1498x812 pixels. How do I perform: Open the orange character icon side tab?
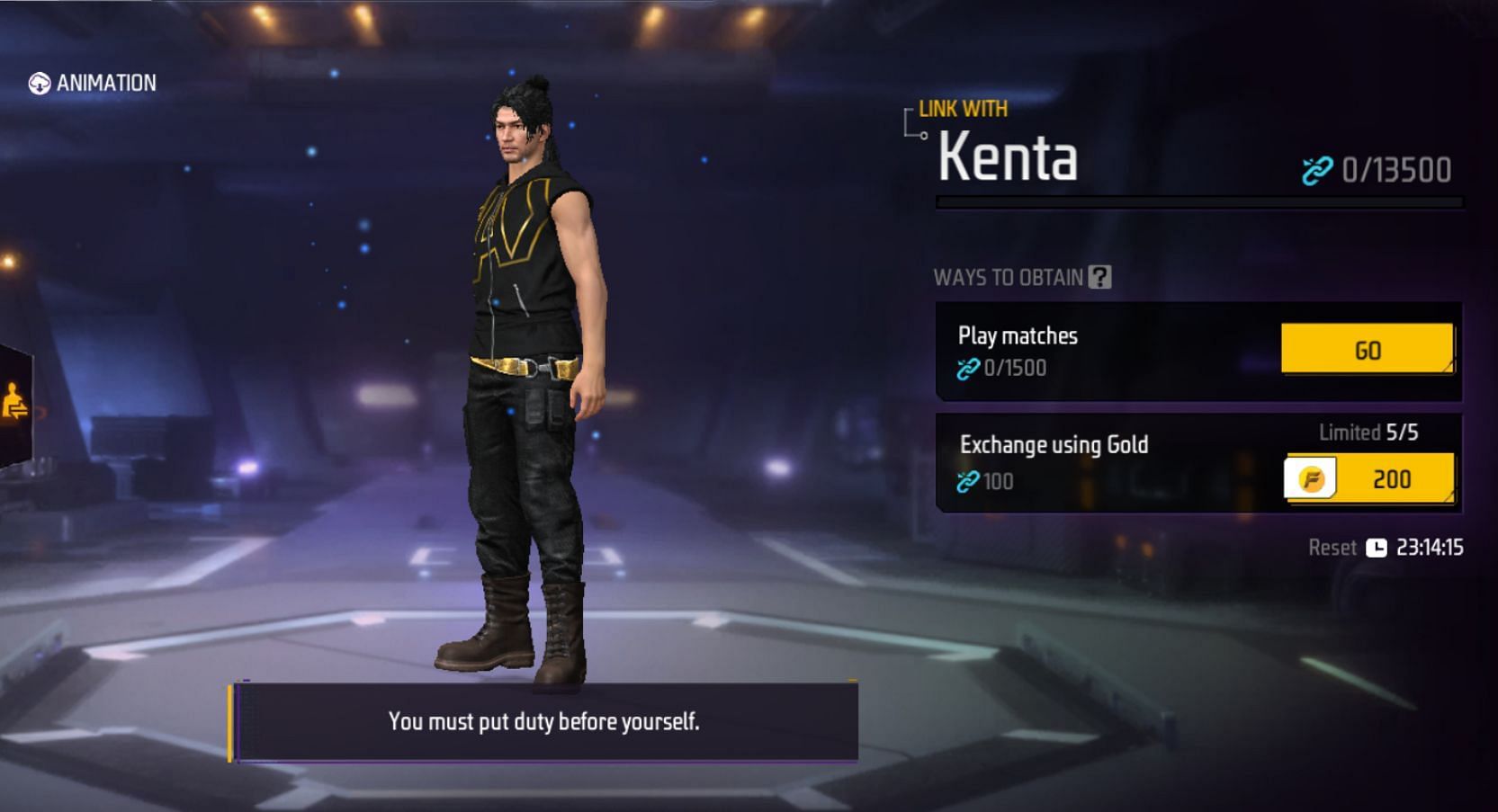pyautogui.click(x=14, y=402)
